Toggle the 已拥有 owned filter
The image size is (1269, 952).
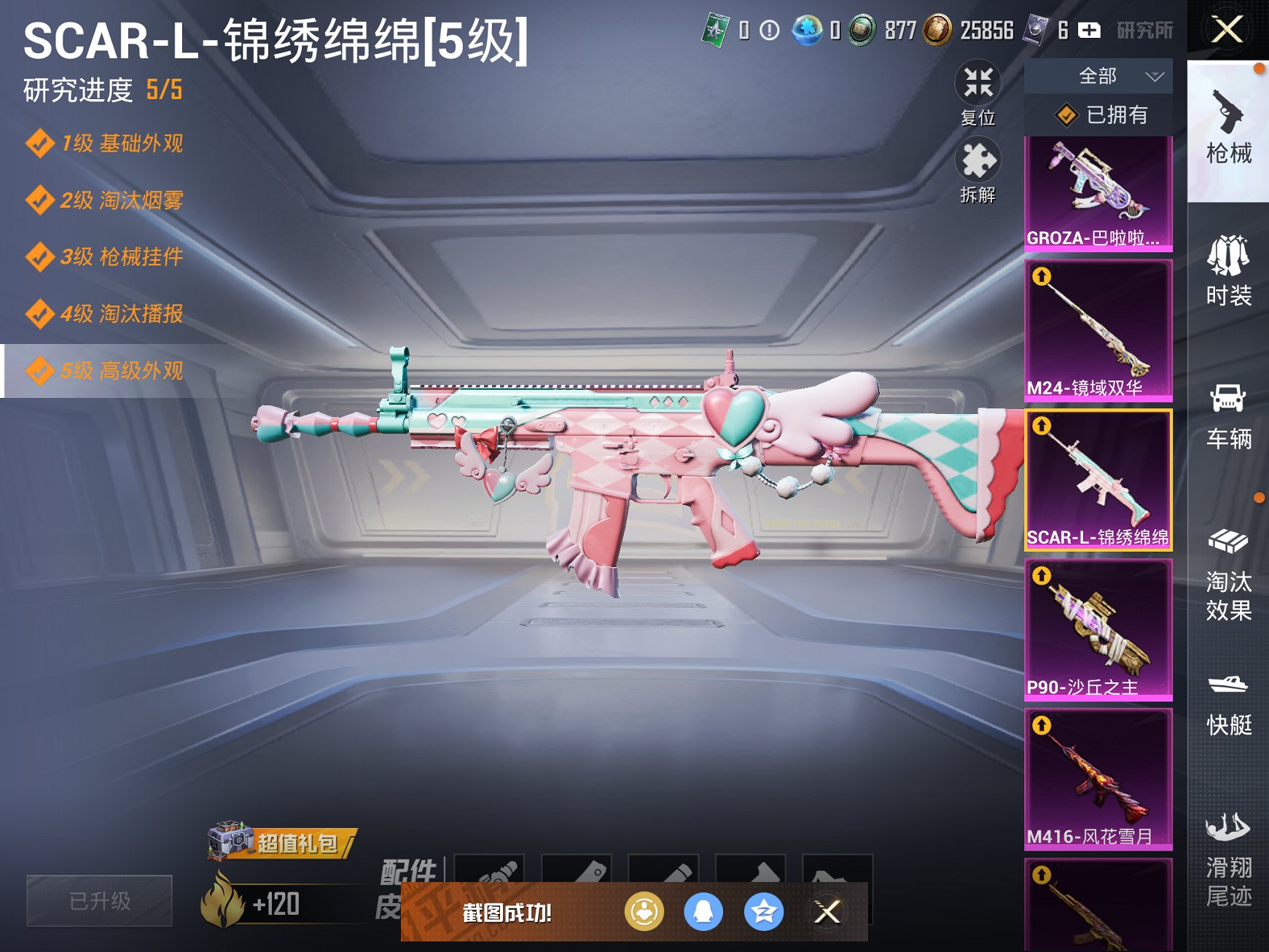point(1096,114)
